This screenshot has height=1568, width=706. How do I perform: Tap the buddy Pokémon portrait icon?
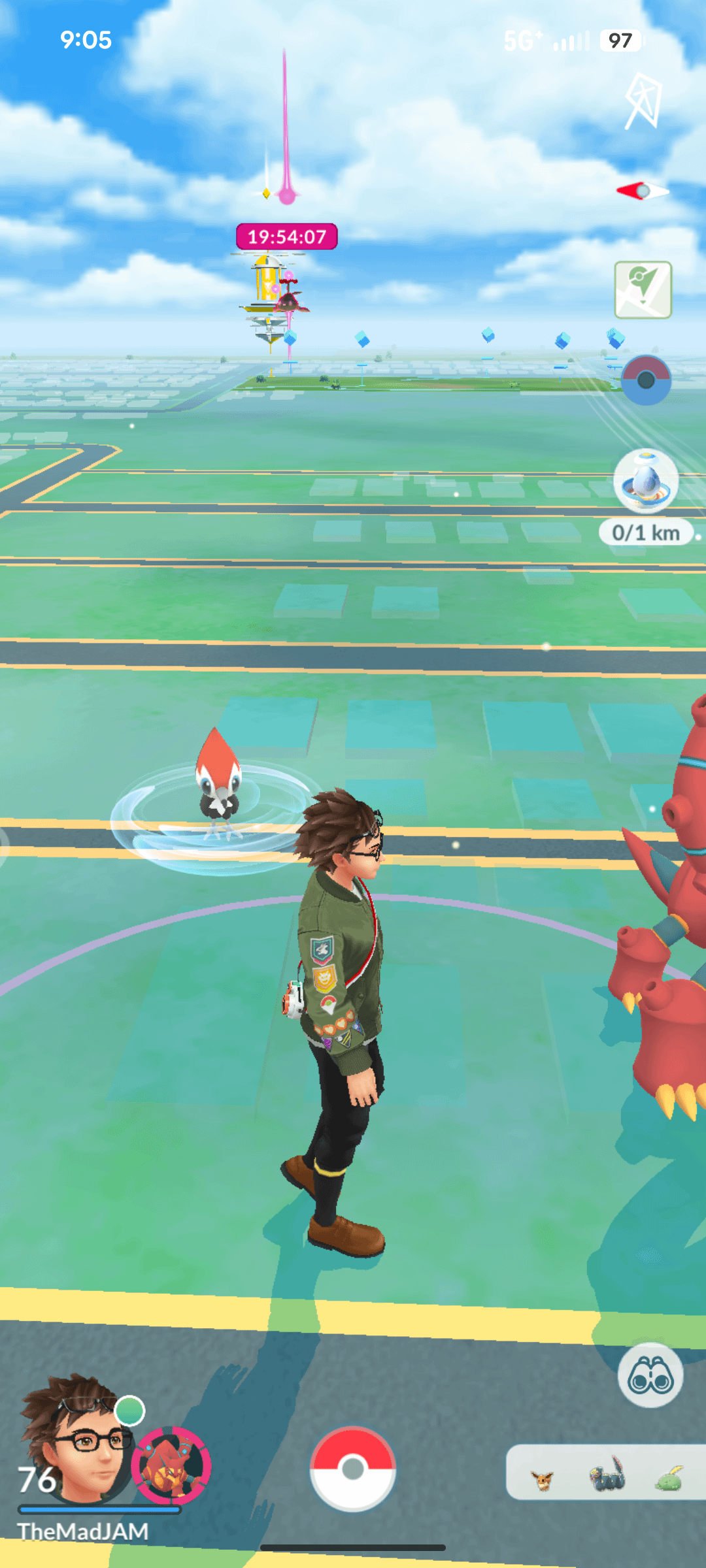click(x=171, y=1465)
